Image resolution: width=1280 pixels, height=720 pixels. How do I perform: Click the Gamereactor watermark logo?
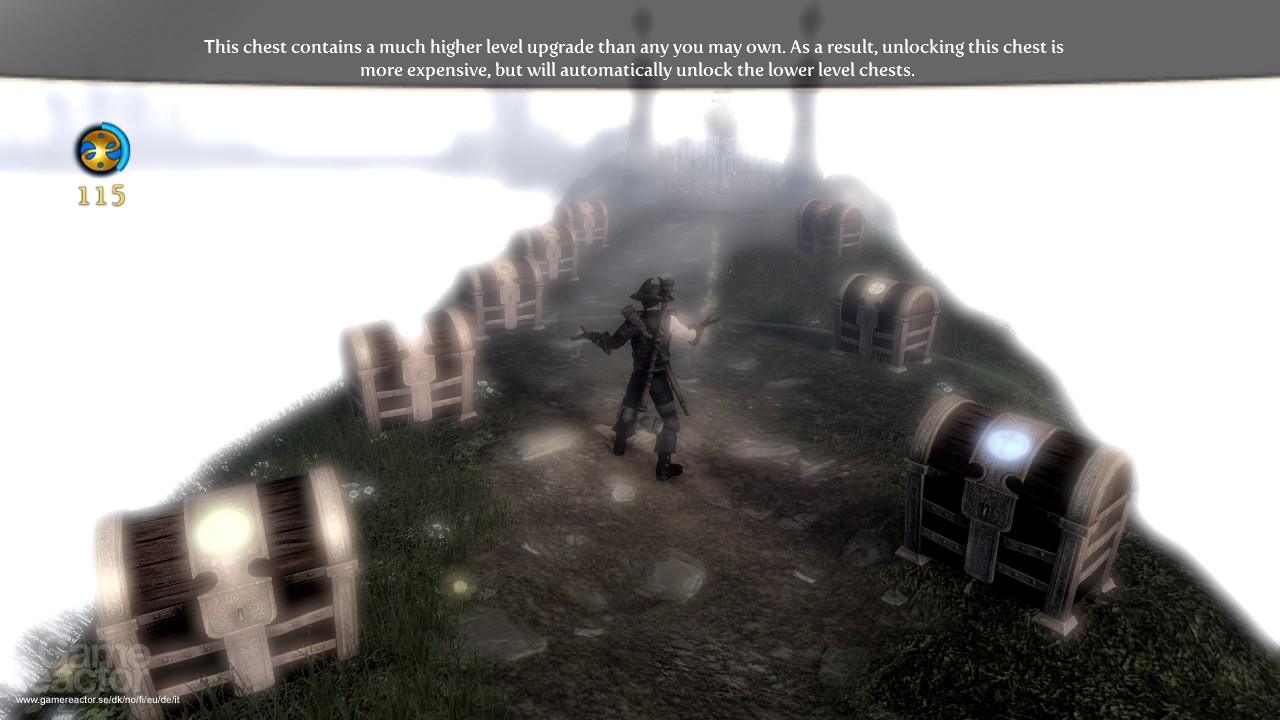point(90,660)
